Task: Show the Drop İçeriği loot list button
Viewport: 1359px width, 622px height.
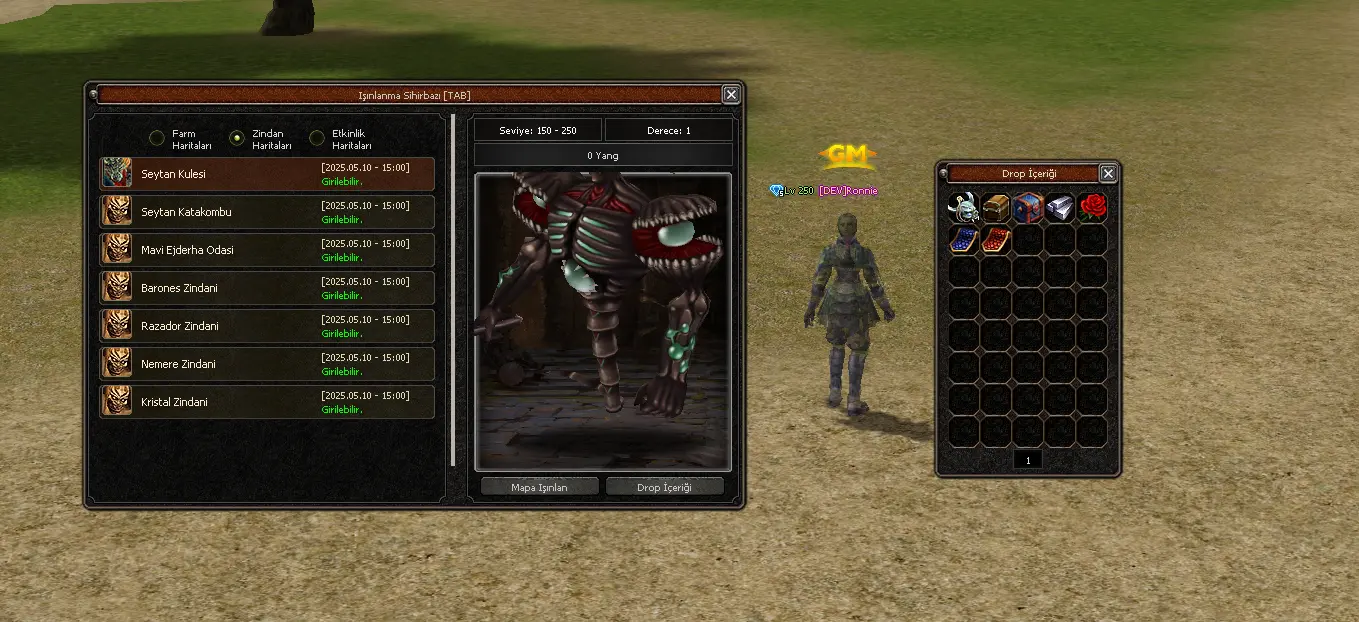Action: click(x=665, y=487)
